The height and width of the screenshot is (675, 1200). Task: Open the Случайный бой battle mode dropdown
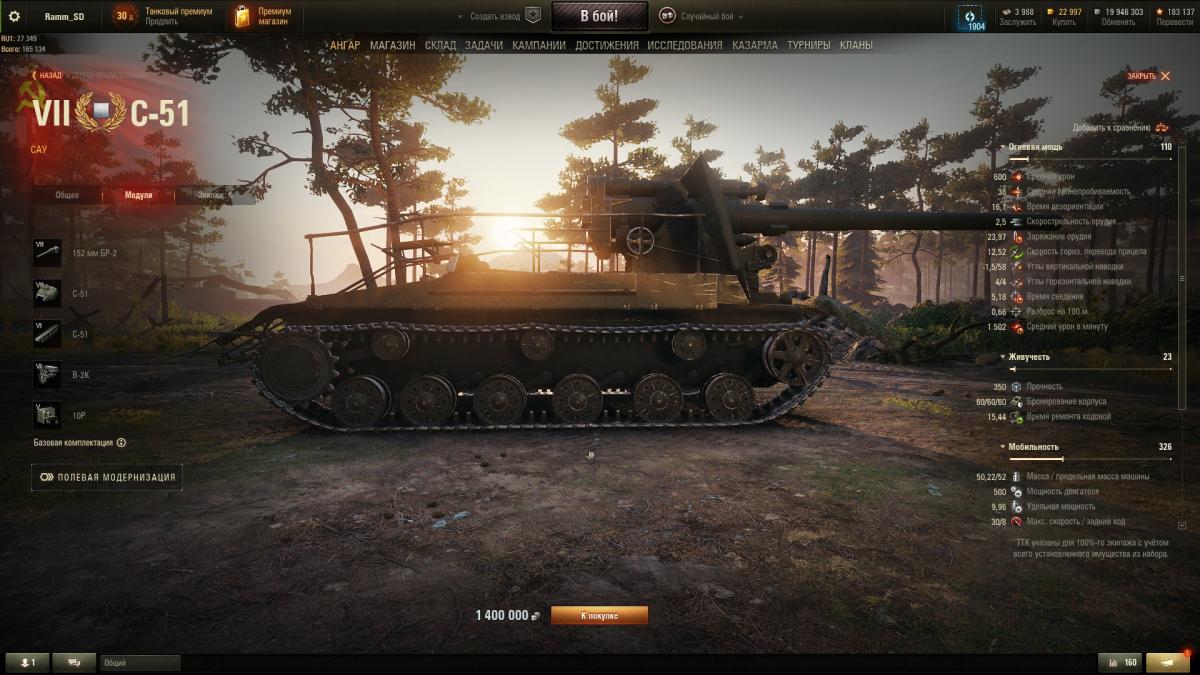pos(706,17)
